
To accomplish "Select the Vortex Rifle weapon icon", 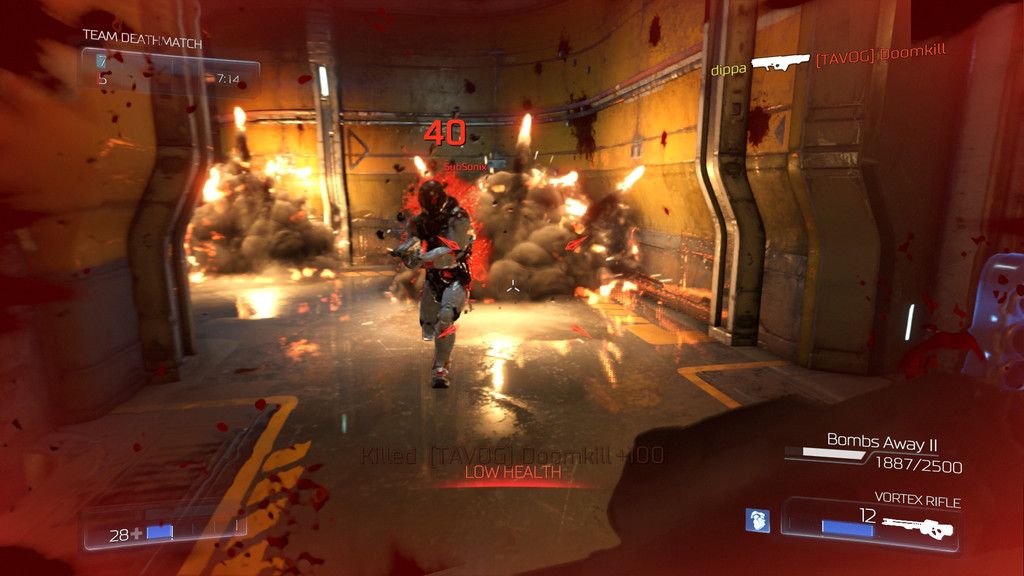I will [x=920, y=525].
